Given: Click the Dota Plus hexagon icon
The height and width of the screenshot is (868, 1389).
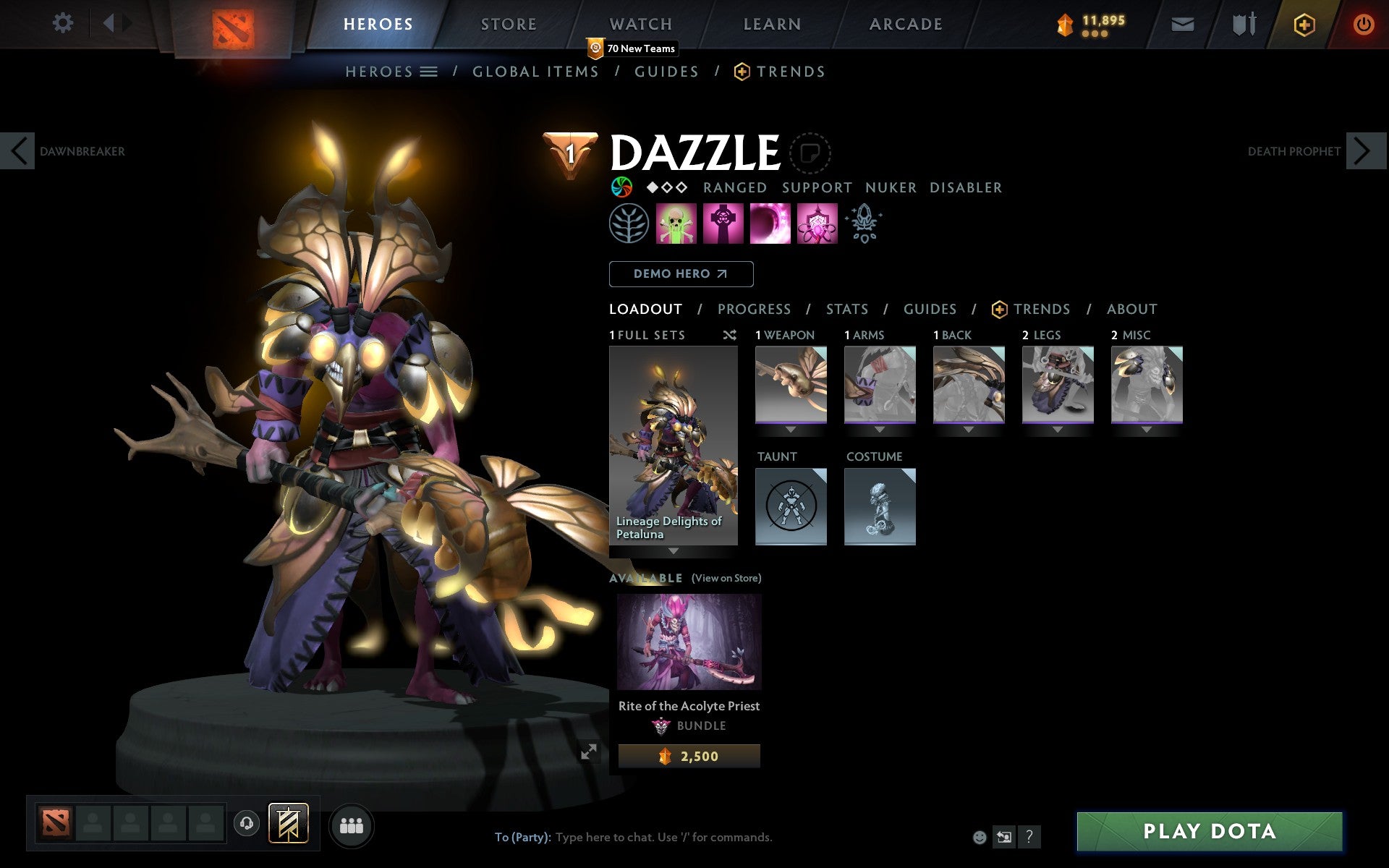Looking at the screenshot, I should (1304, 23).
